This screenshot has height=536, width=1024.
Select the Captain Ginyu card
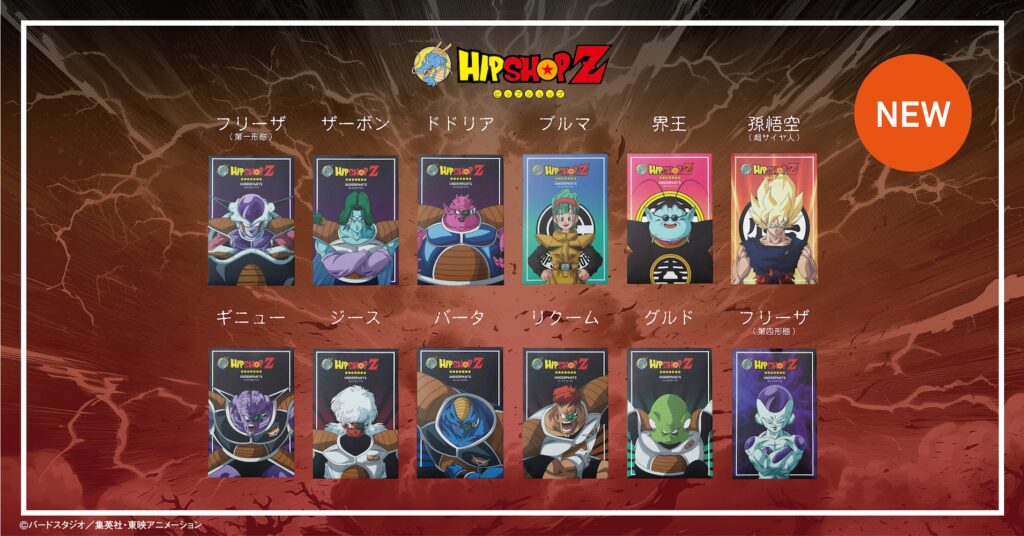coord(252,413)
